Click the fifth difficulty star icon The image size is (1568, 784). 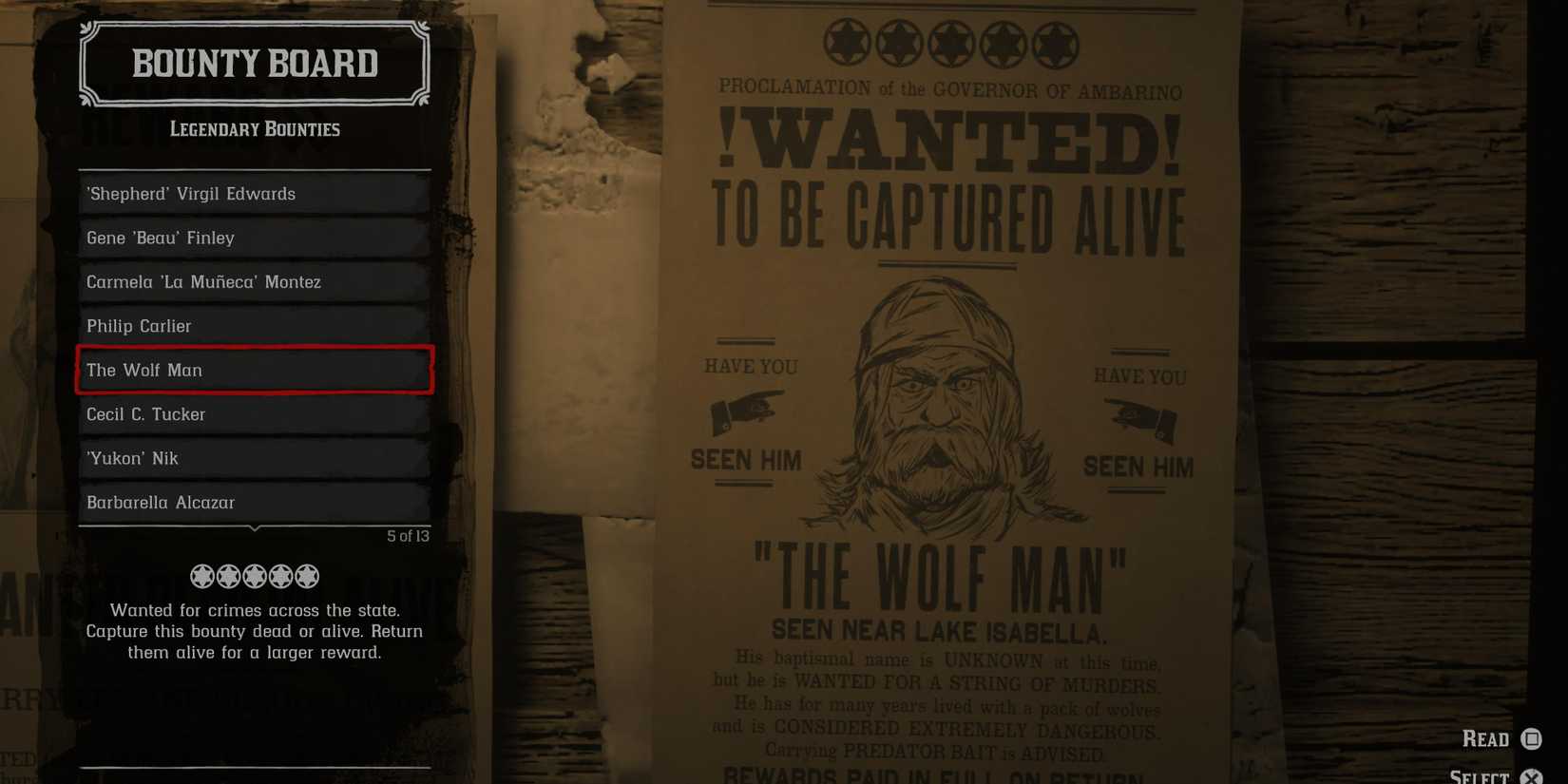point(306,575)
